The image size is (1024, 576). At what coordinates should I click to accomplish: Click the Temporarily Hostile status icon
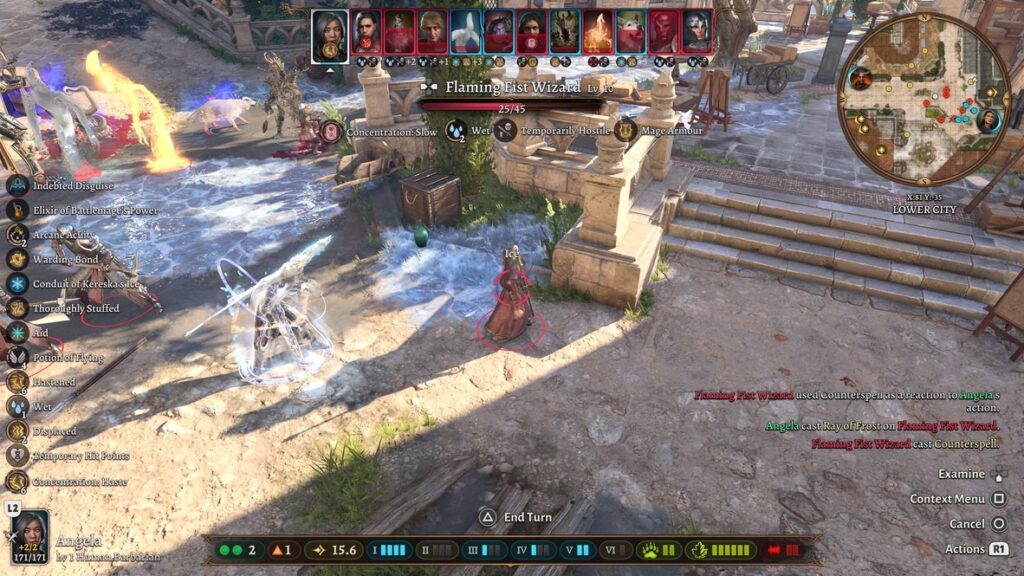pyautogui.click(x=506, y=130)
